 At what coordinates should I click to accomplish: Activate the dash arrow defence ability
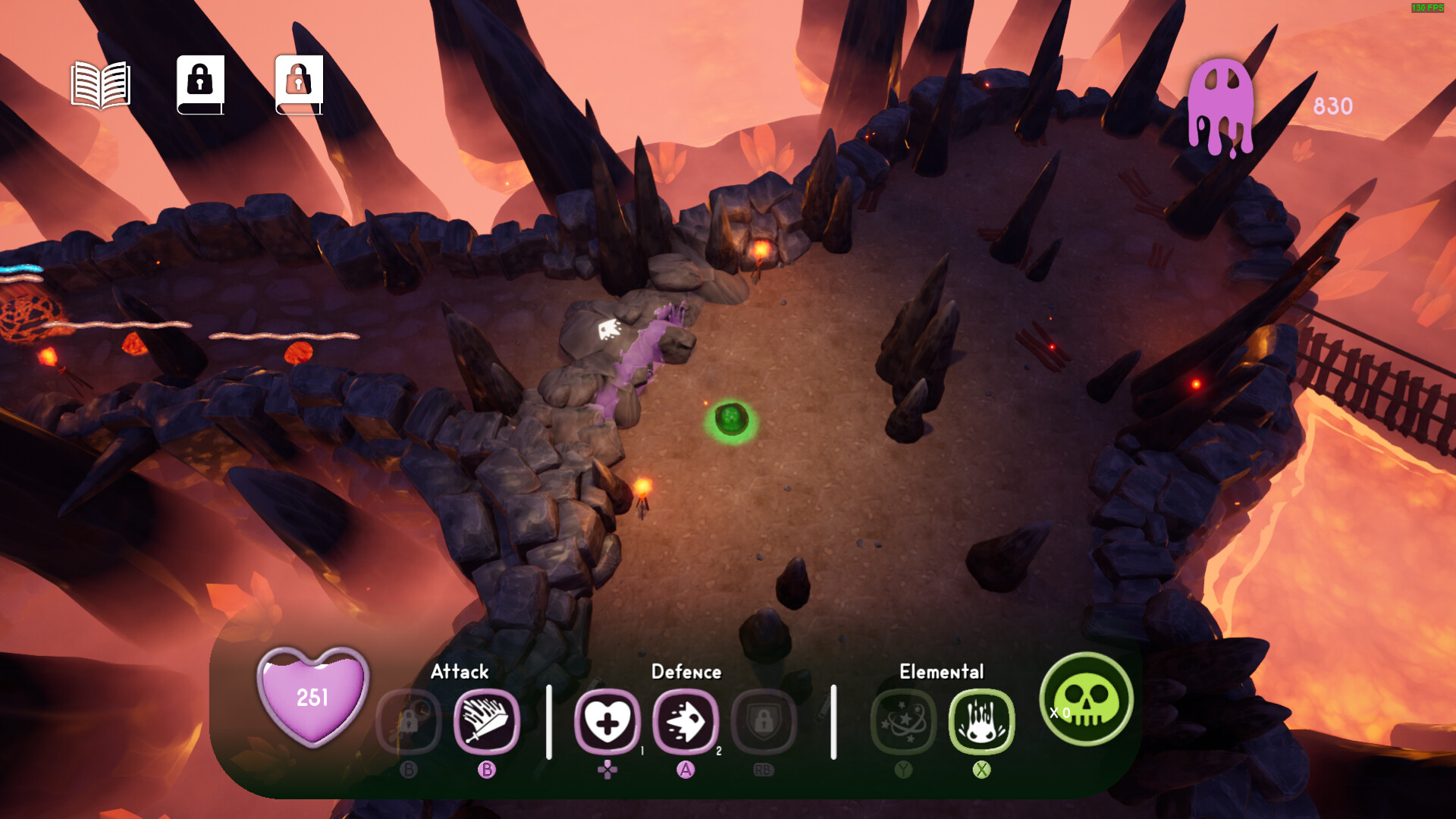(x=686, y=721)
